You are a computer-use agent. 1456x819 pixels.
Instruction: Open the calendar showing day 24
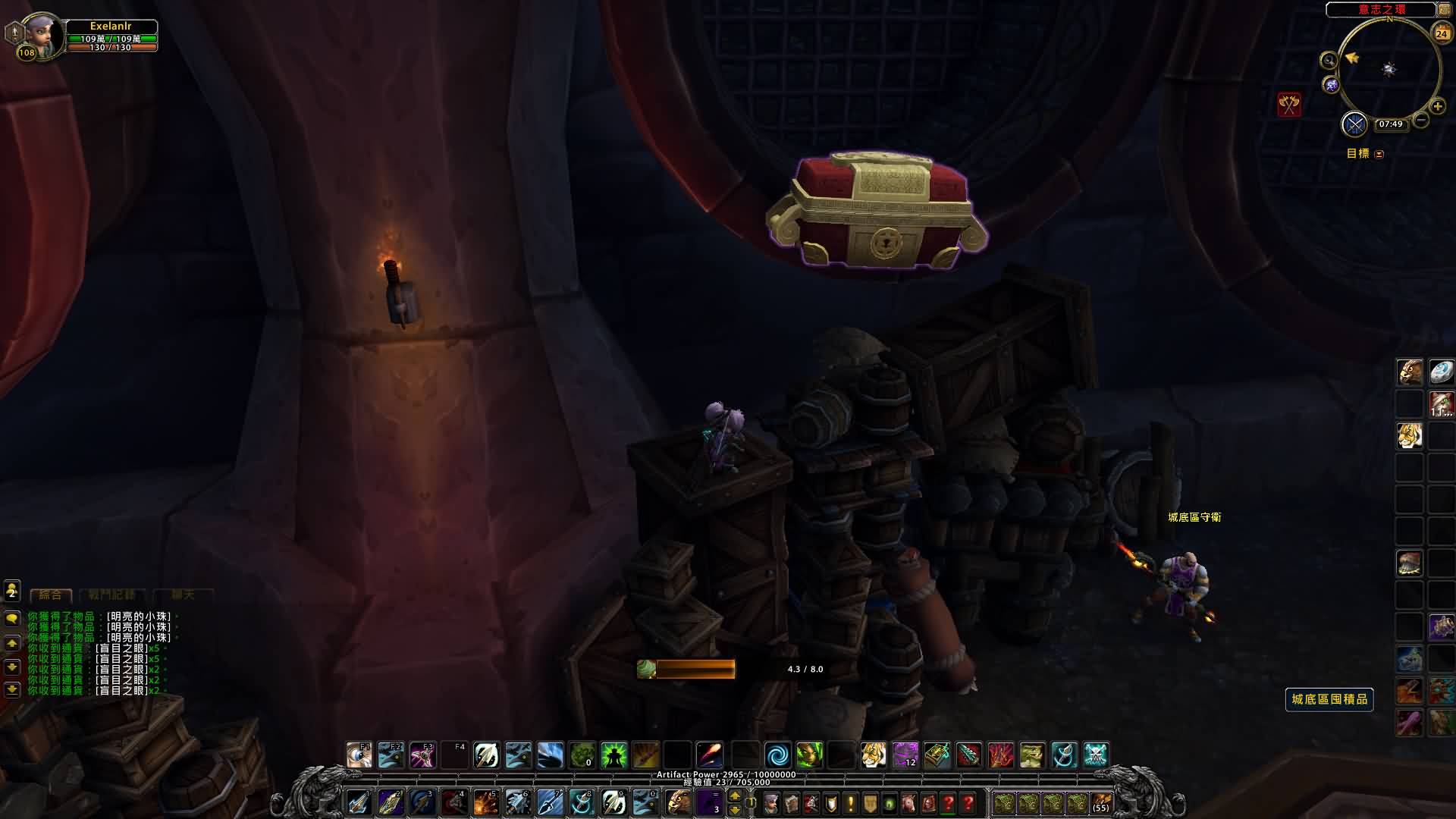pyautogui.click(x=1441, y=33)
